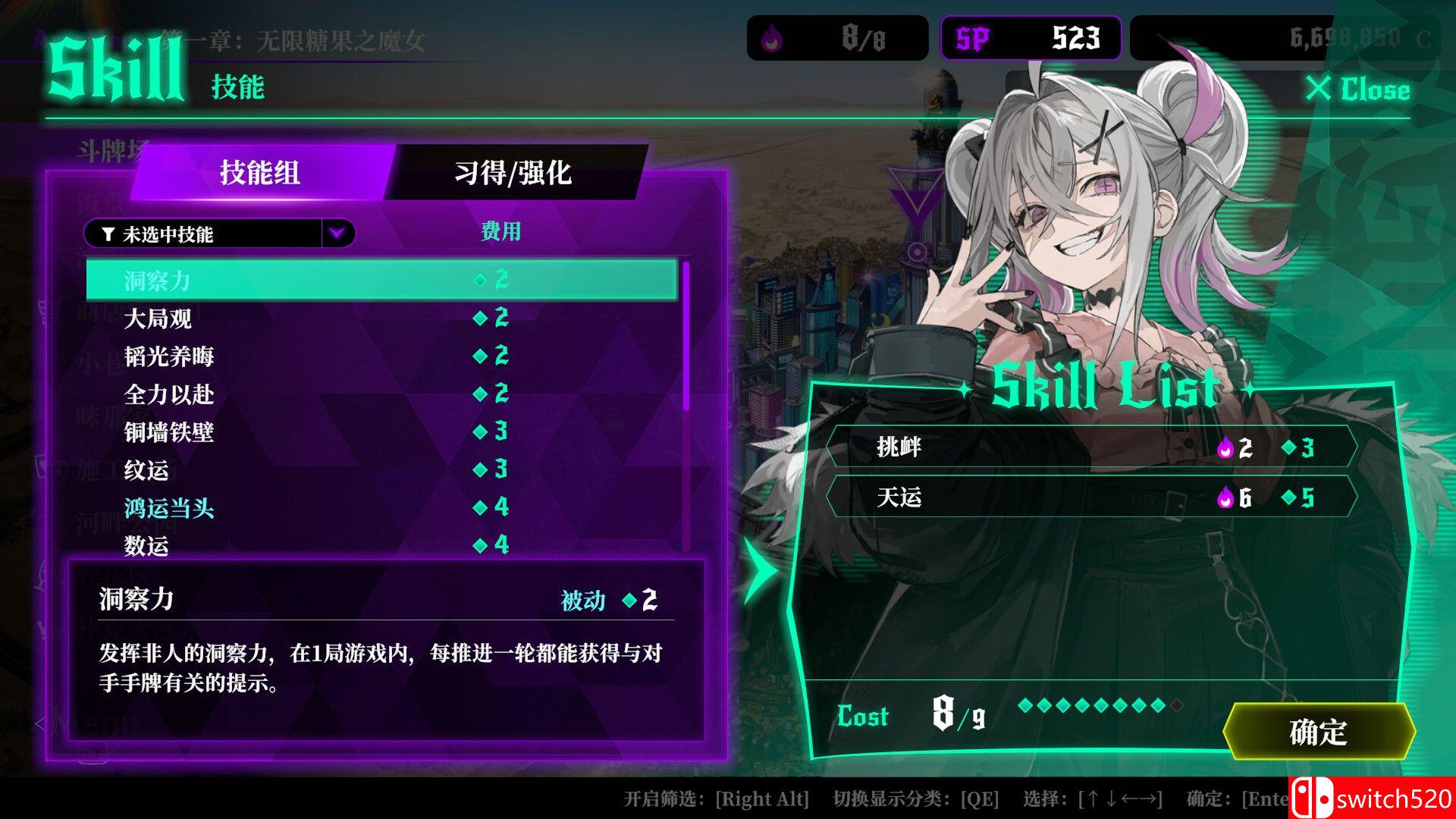Click the purple flame icon beside 天运
This screenshot has height=819, width=1456.
1226,500
